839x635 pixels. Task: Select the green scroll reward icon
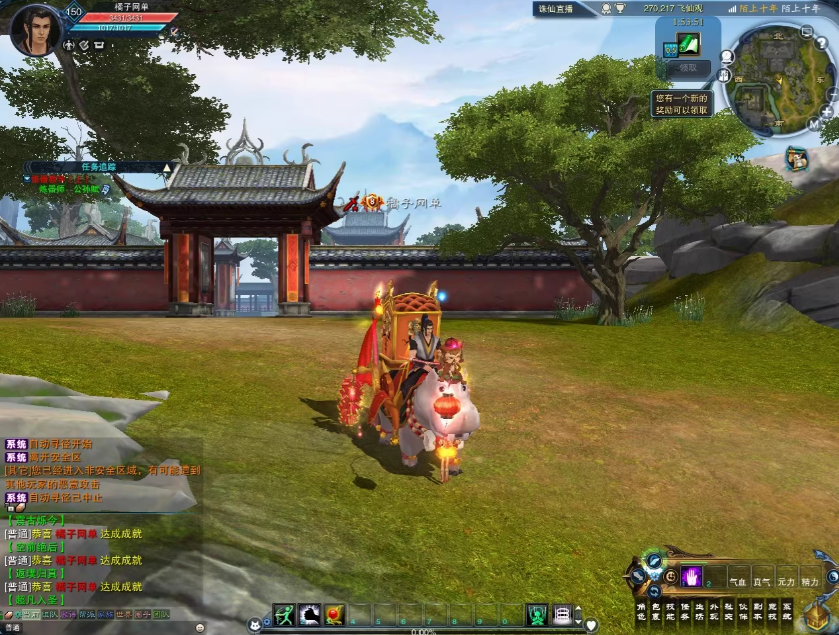click(x=688, y=43)
